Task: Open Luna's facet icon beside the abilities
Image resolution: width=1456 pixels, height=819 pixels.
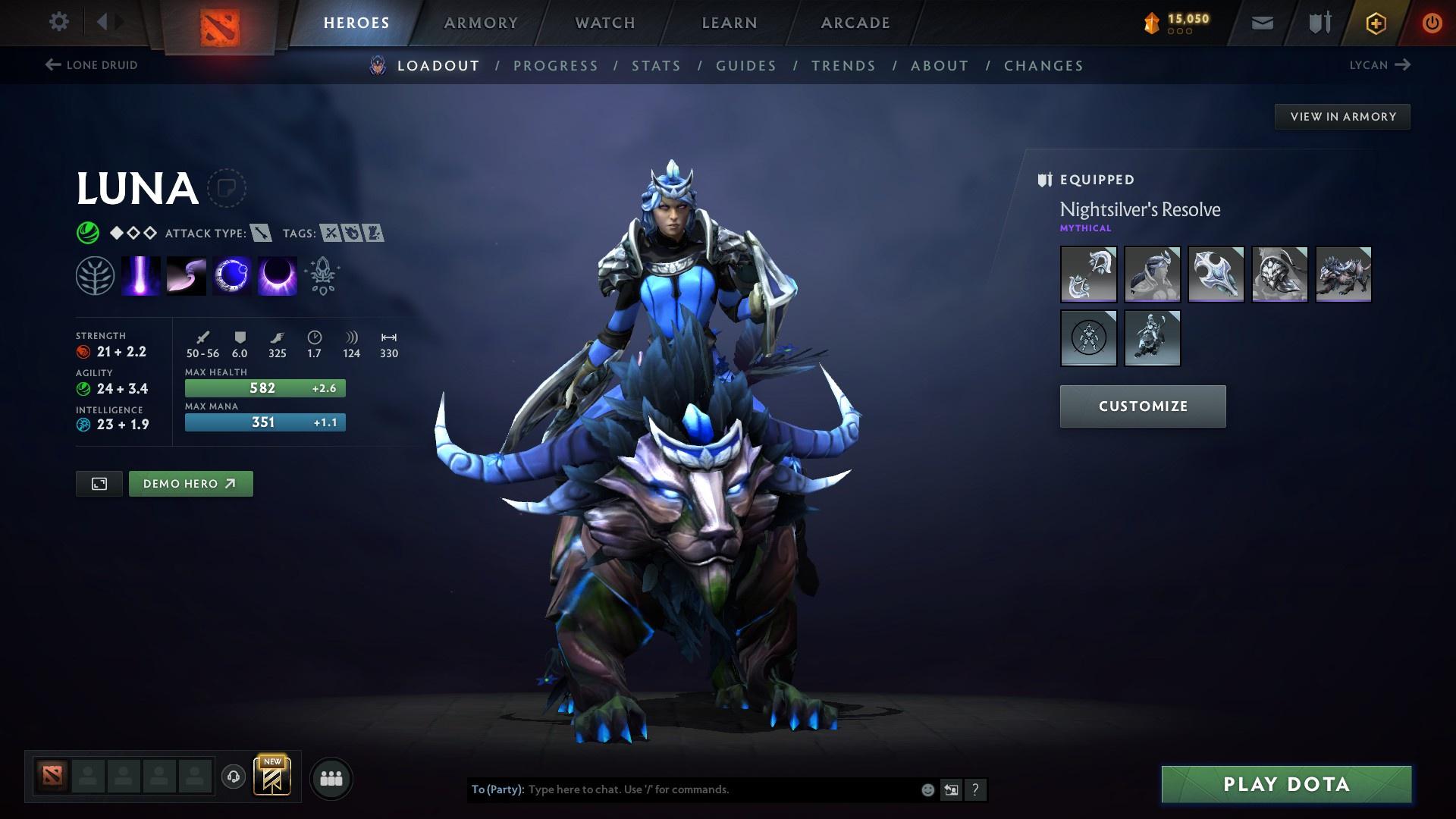Action: point(93,275)
